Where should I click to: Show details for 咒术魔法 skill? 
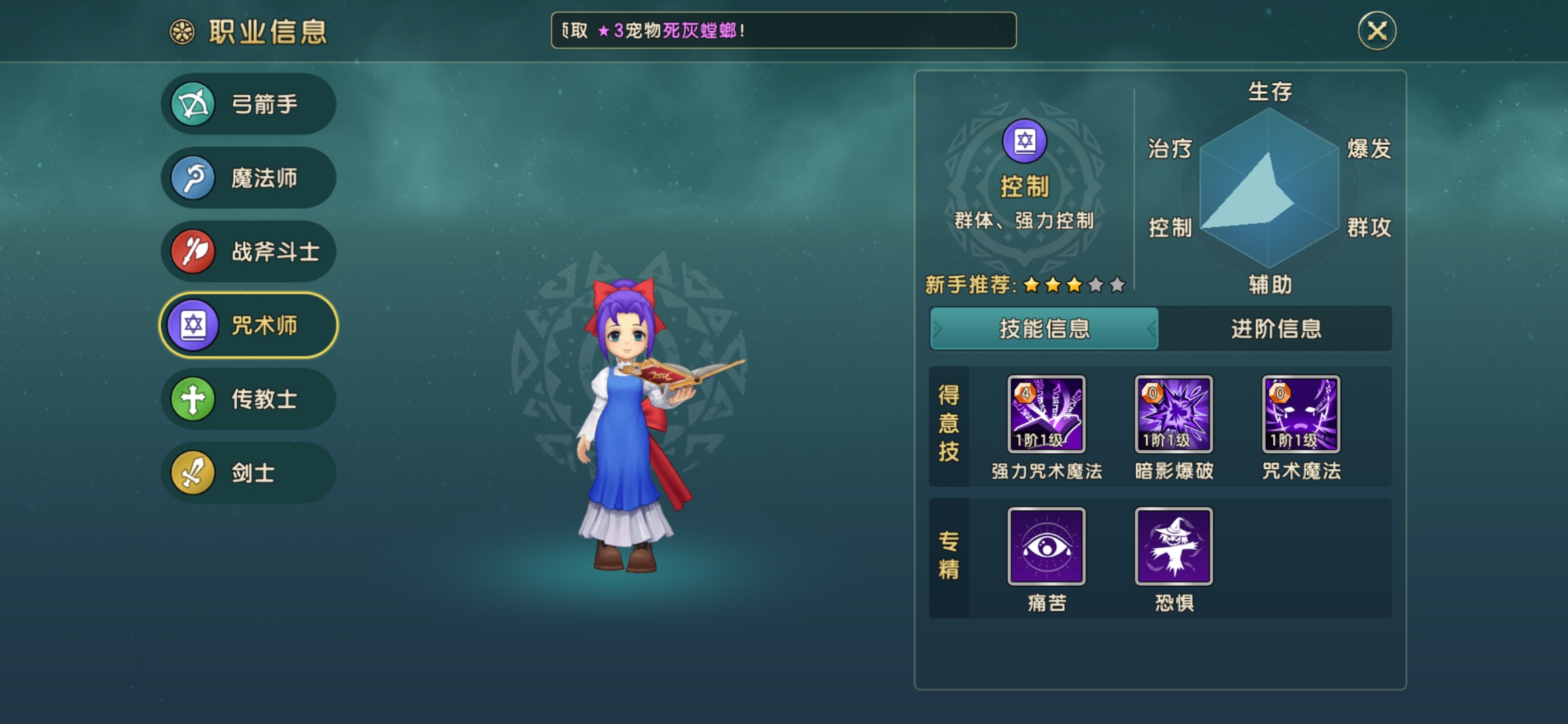coord(1301,414)
